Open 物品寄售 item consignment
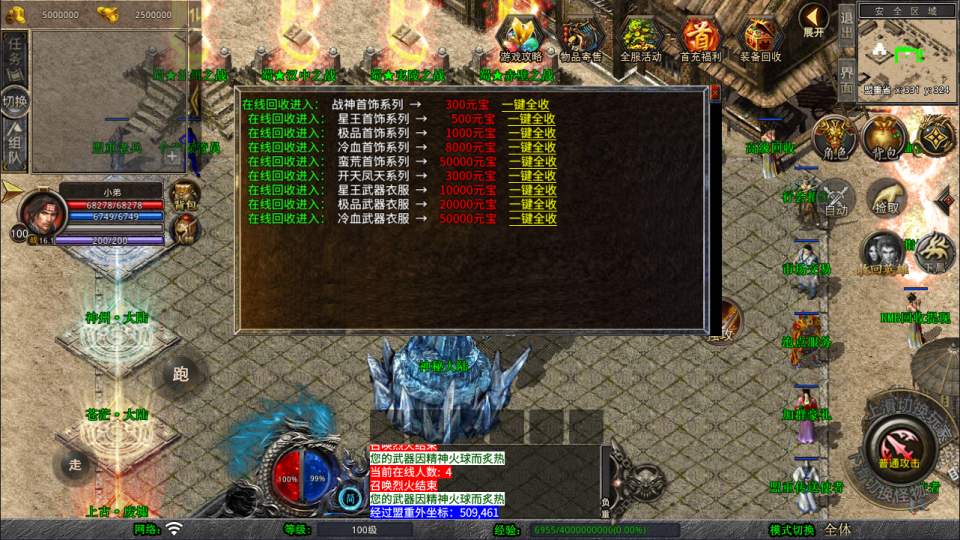960x540 pixels. pyautogui.click(x=580, y=40)
